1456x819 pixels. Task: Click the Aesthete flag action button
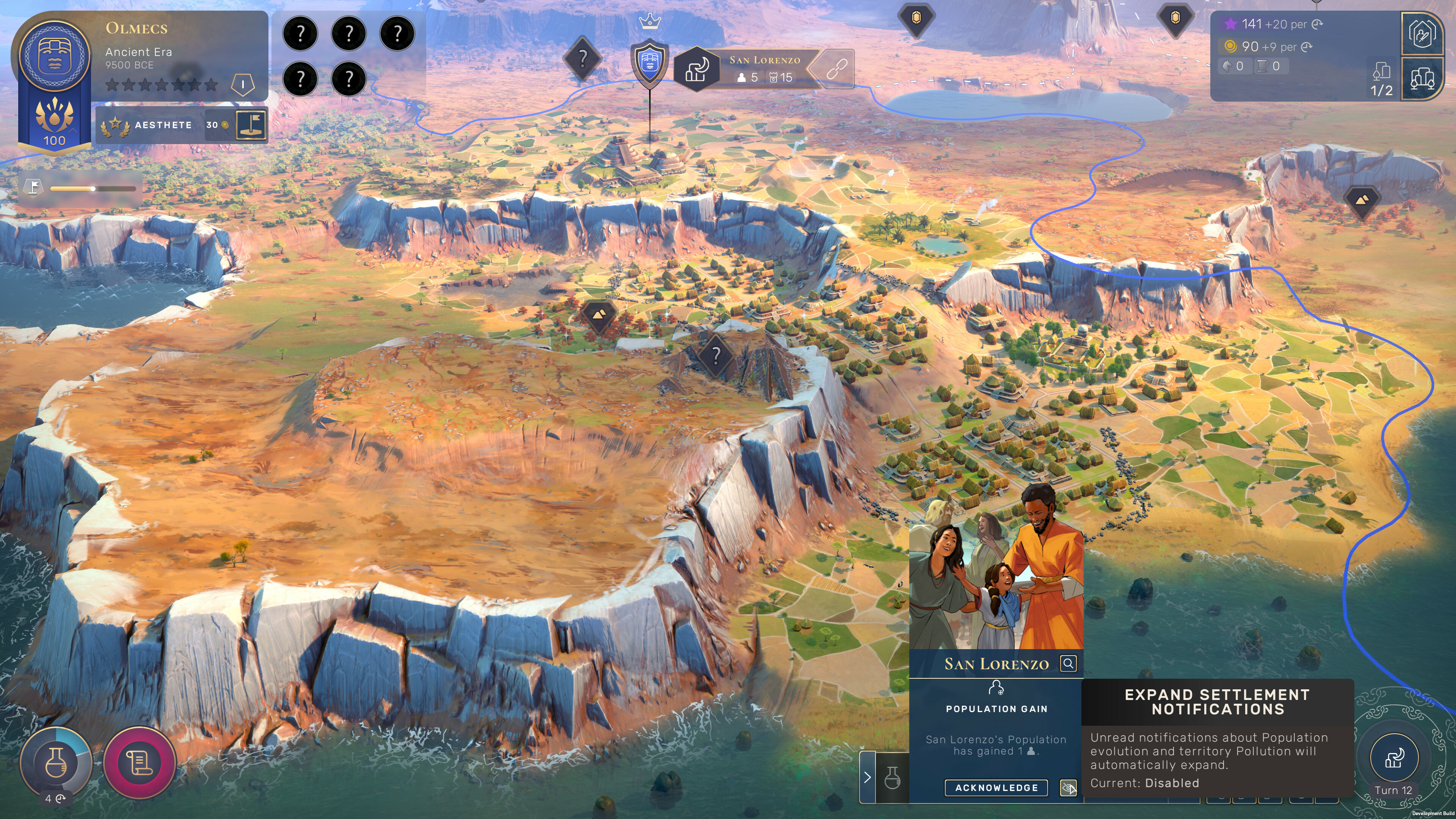click(x=251, y=124)
